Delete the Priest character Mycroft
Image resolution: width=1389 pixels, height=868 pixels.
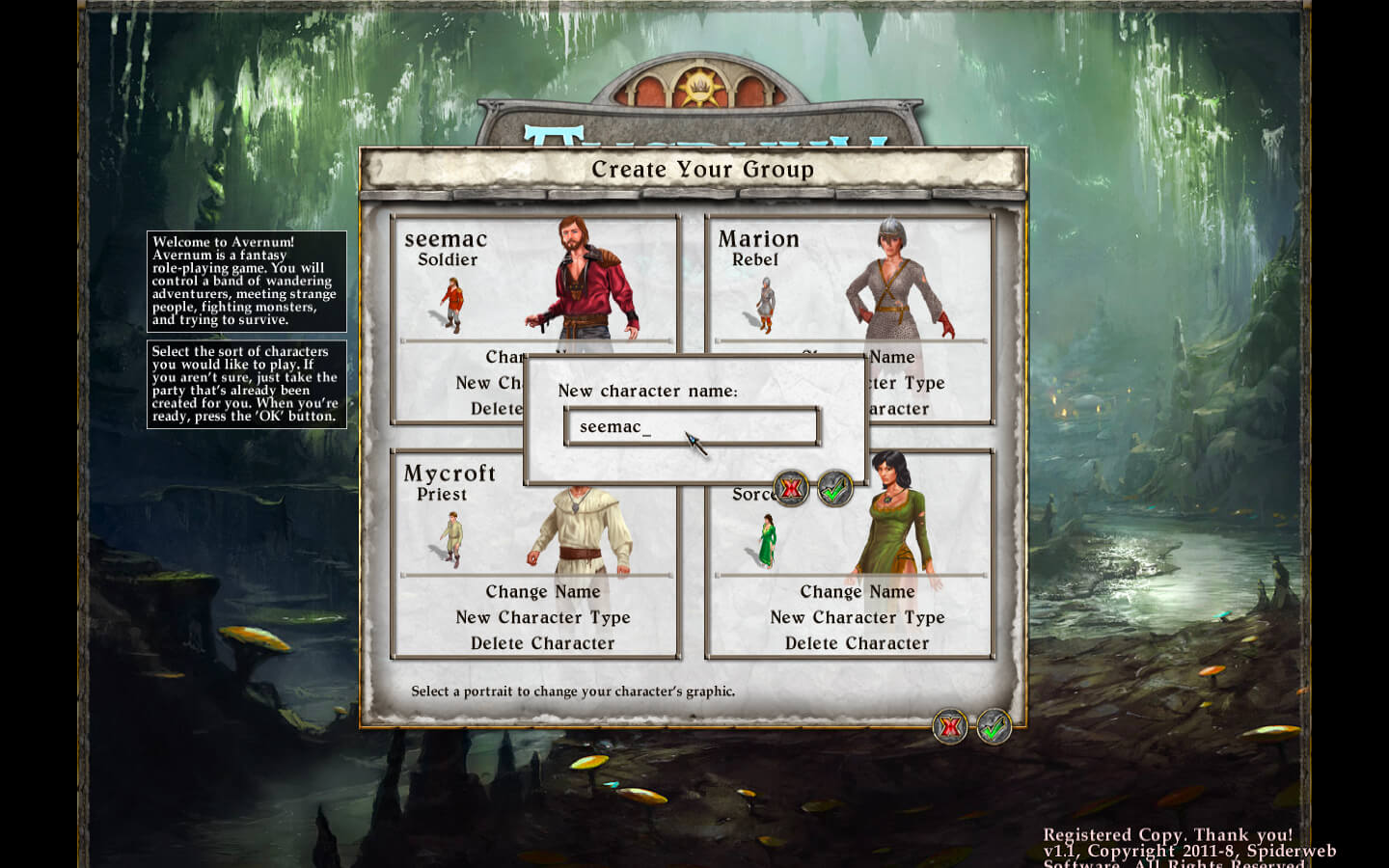pyautogui.click(x=542, y=643)
